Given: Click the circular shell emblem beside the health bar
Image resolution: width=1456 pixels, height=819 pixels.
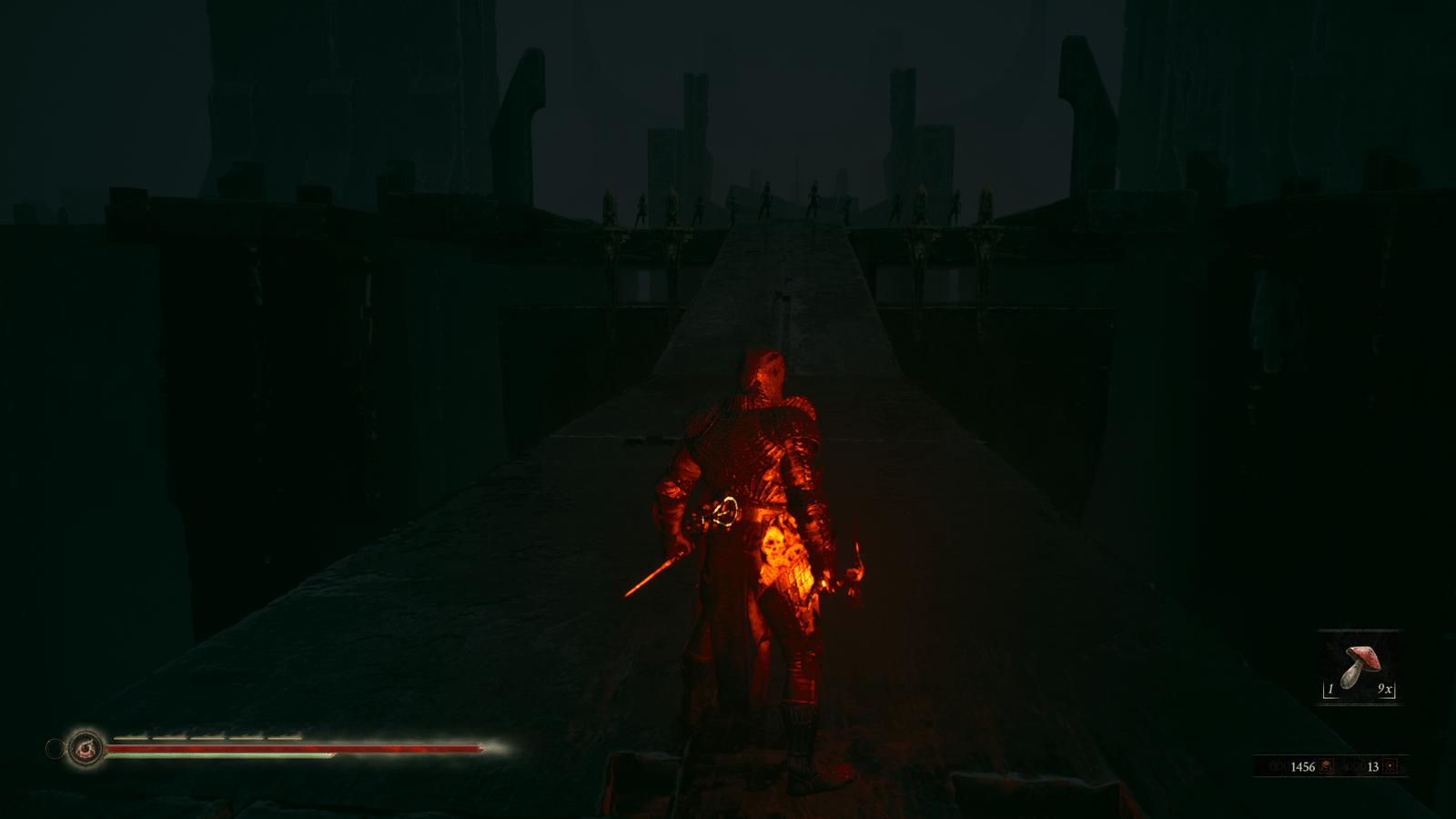Looking at the screenshot, I should pos(86,749).
